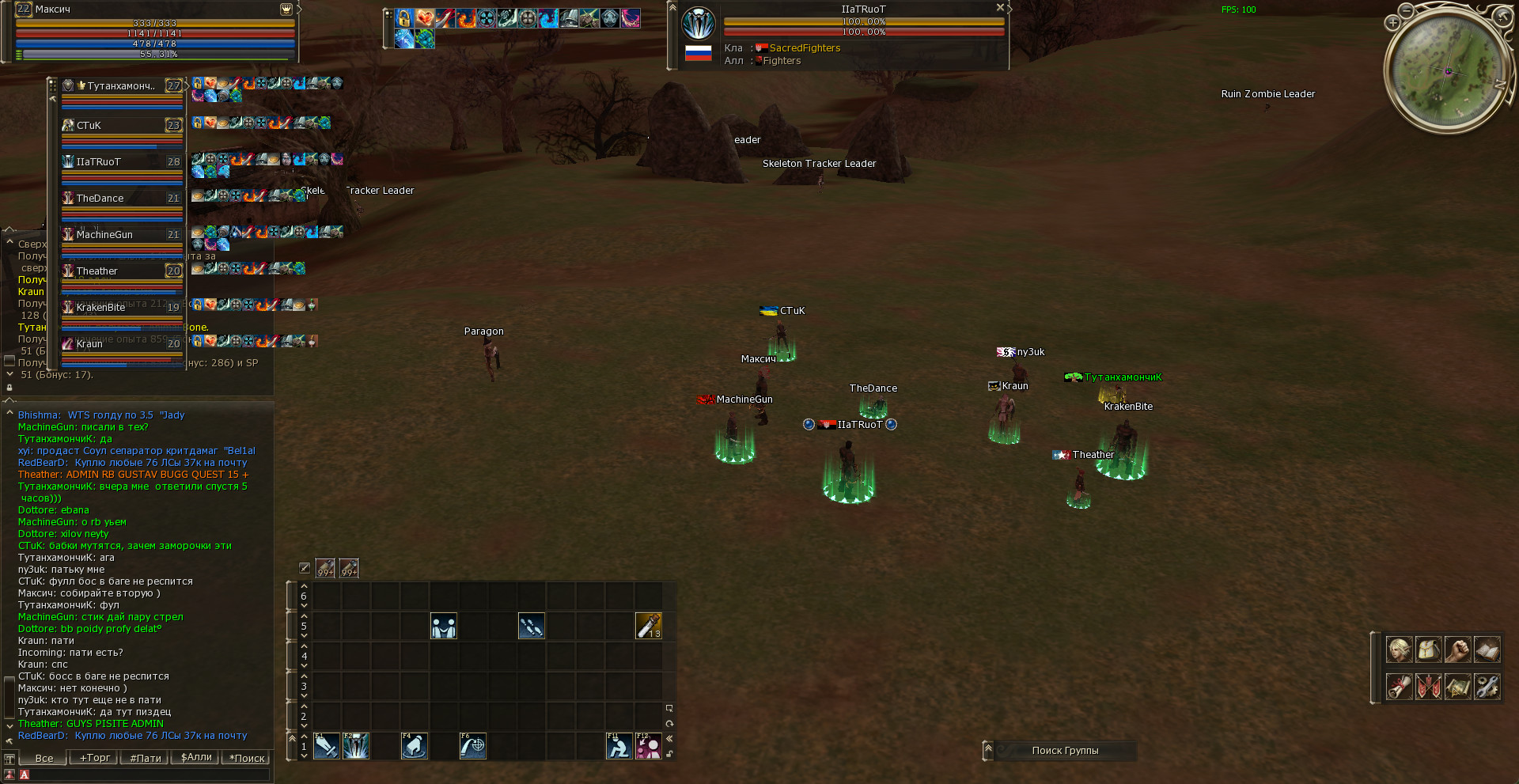Open the Поиск Группы party search
The width and height of the screenshot is (1519, 784).
click(x=1064, y=750)
